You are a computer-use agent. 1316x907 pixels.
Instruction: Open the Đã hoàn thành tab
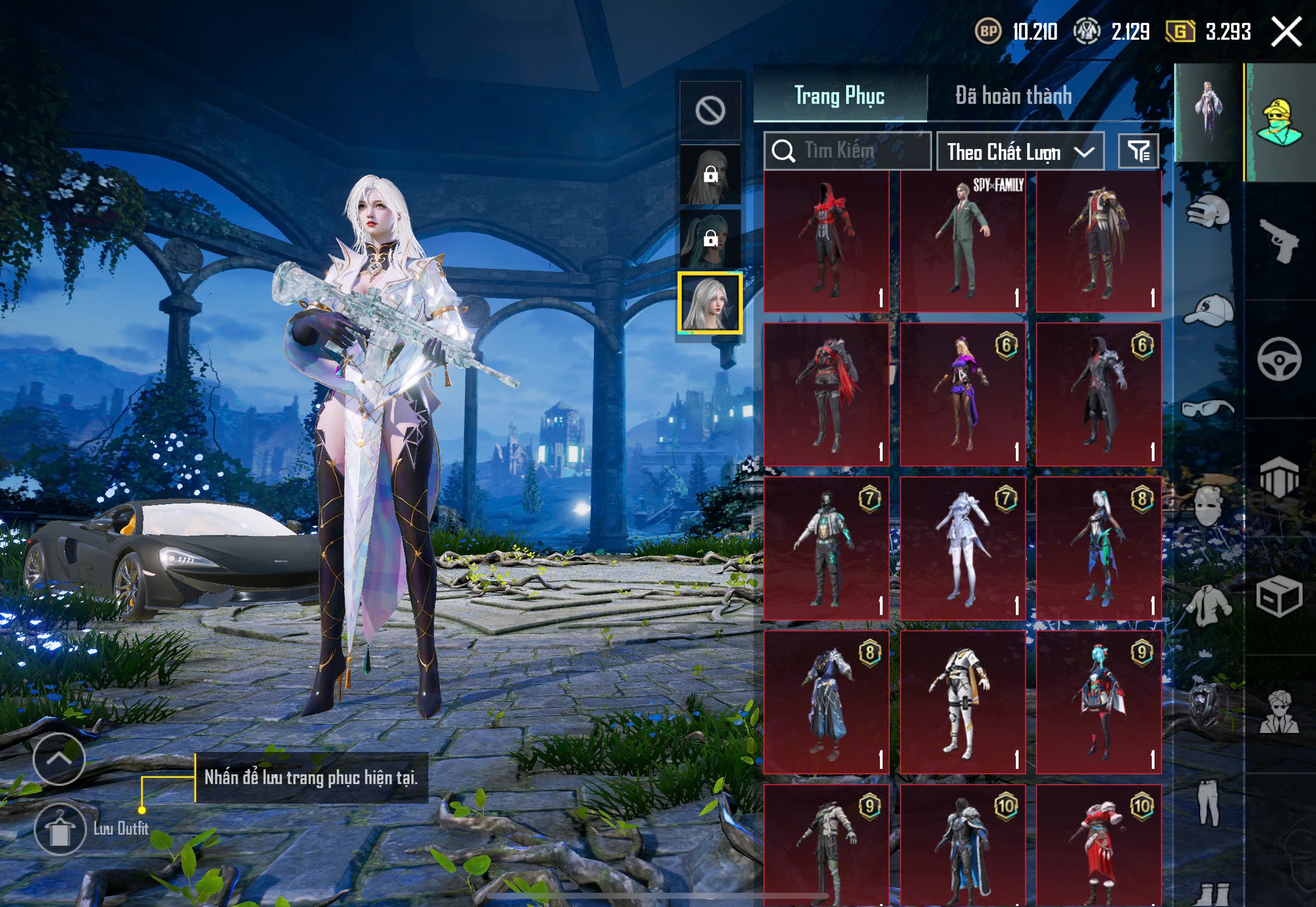tap(1014, 96)
